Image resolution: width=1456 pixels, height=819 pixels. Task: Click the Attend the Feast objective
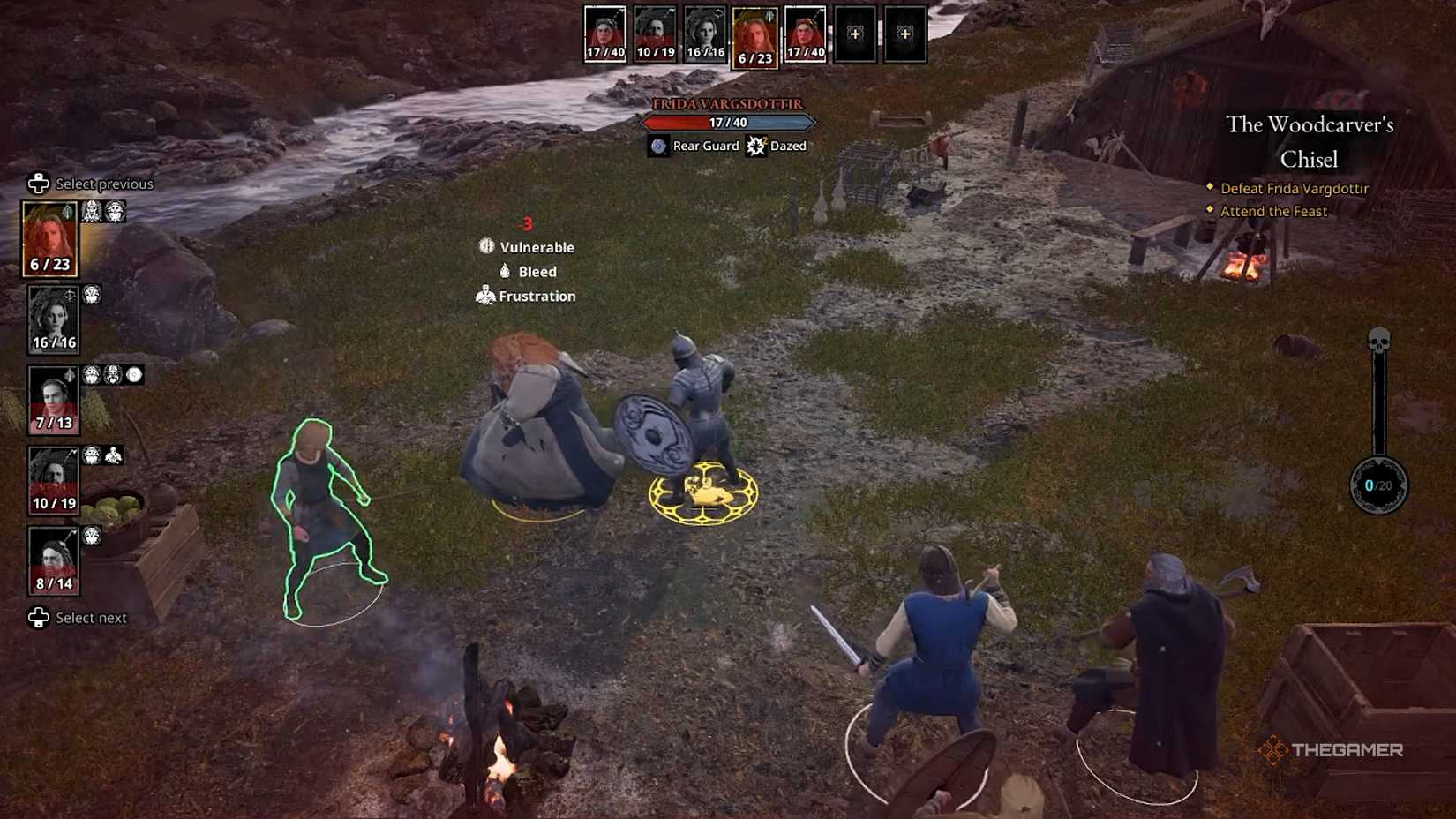1272,211
